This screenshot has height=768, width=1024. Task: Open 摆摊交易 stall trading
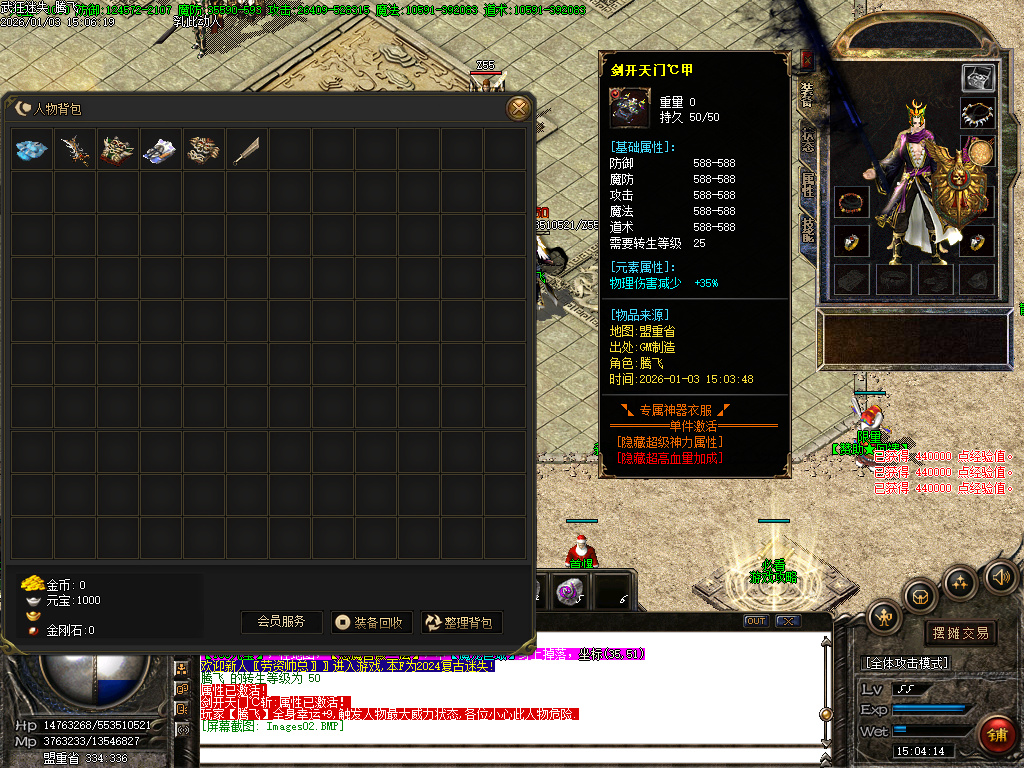point(959,633)
